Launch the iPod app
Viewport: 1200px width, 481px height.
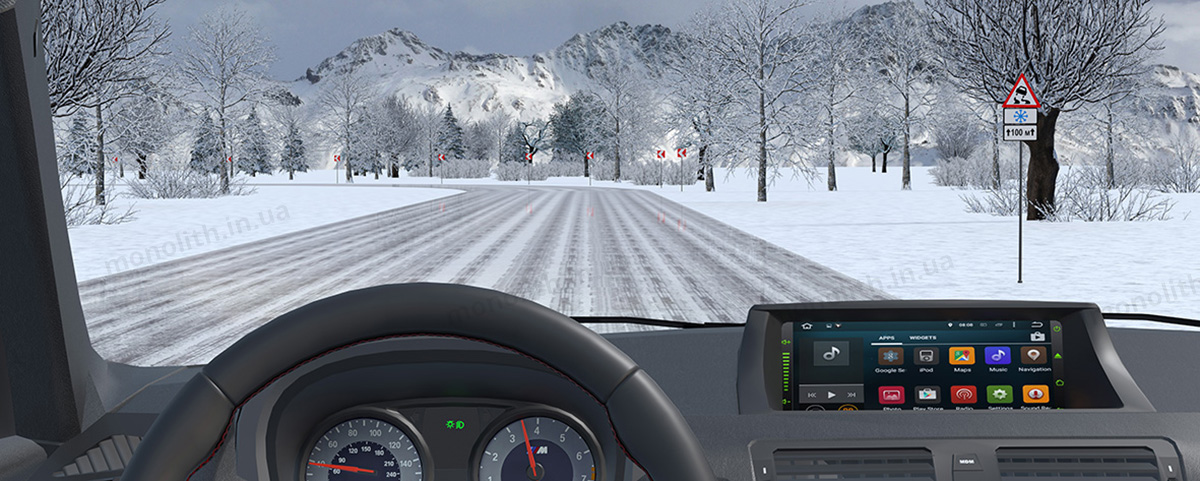pyautogui.click(x=926, y=356)
